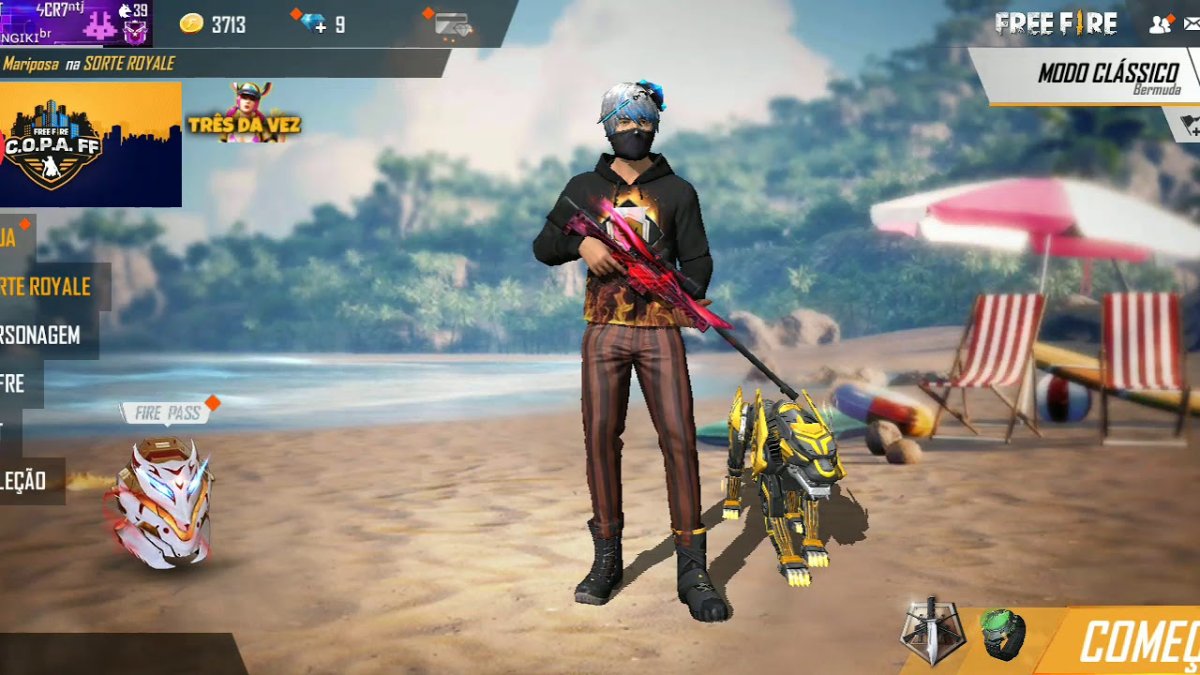Screen dimensions: 1200x675
Task: Open the voucher card icon in top bar
Action: [453, 24]
